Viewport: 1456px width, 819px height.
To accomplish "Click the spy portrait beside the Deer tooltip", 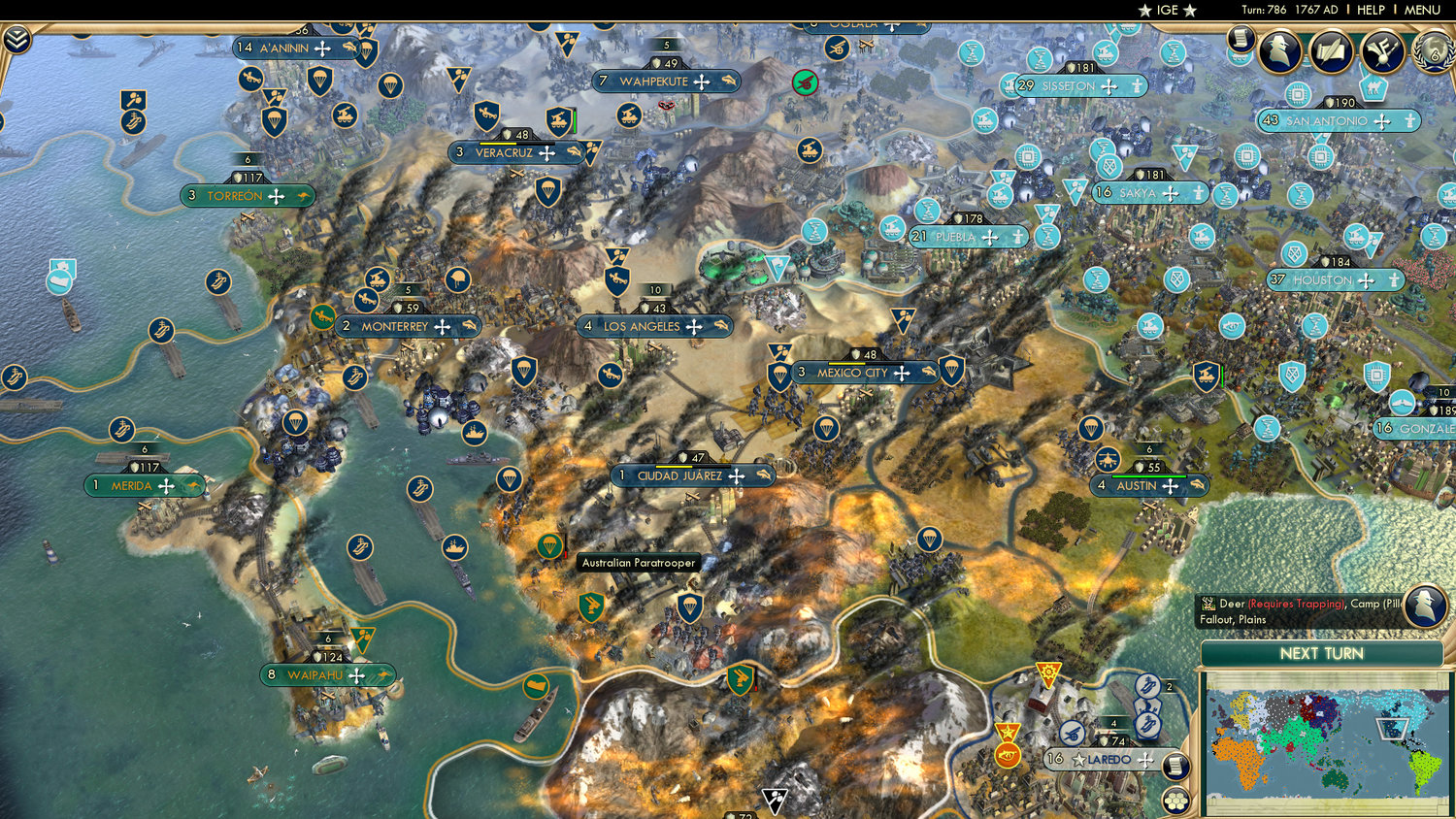I will (x=1423, y=606).
